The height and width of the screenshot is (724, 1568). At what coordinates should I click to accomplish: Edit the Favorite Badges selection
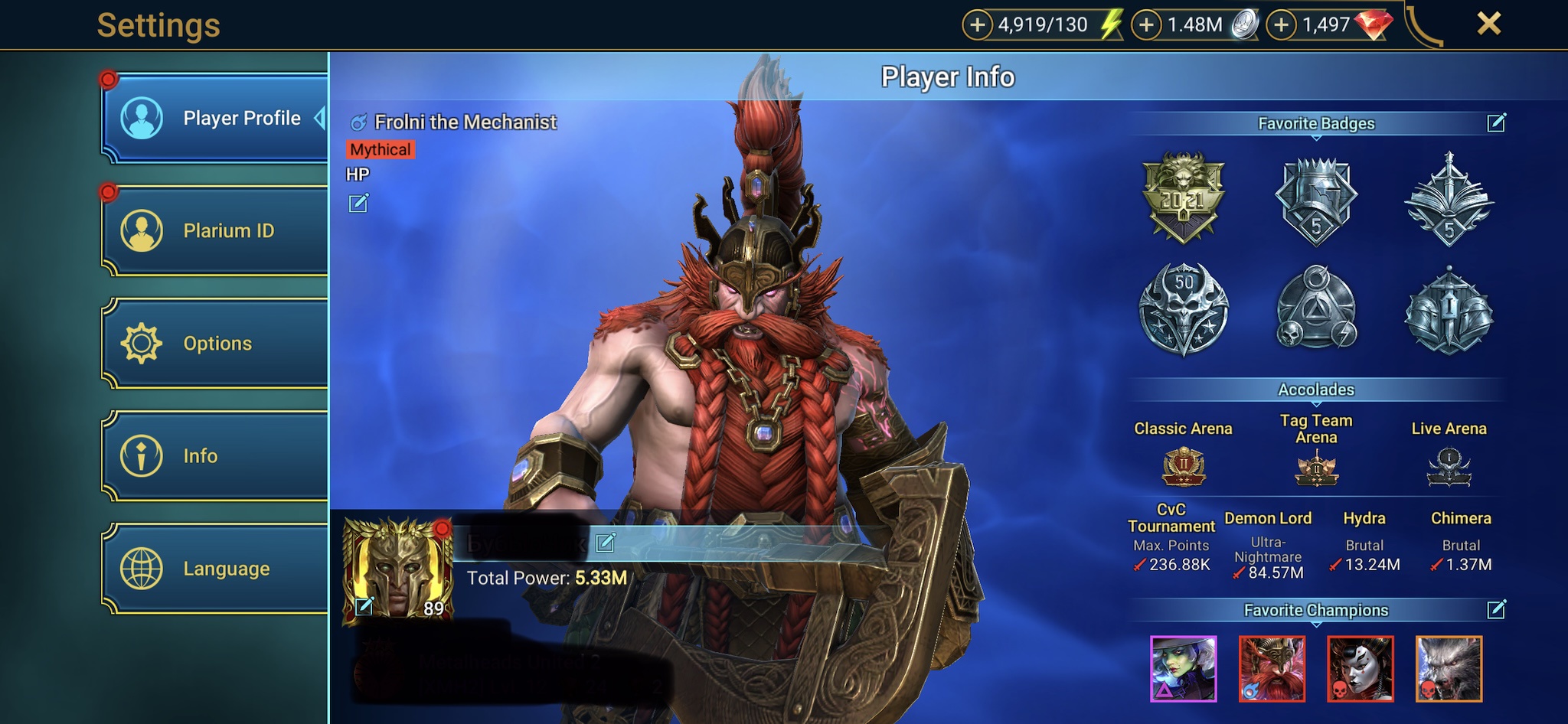click(x=1496, y=122)
